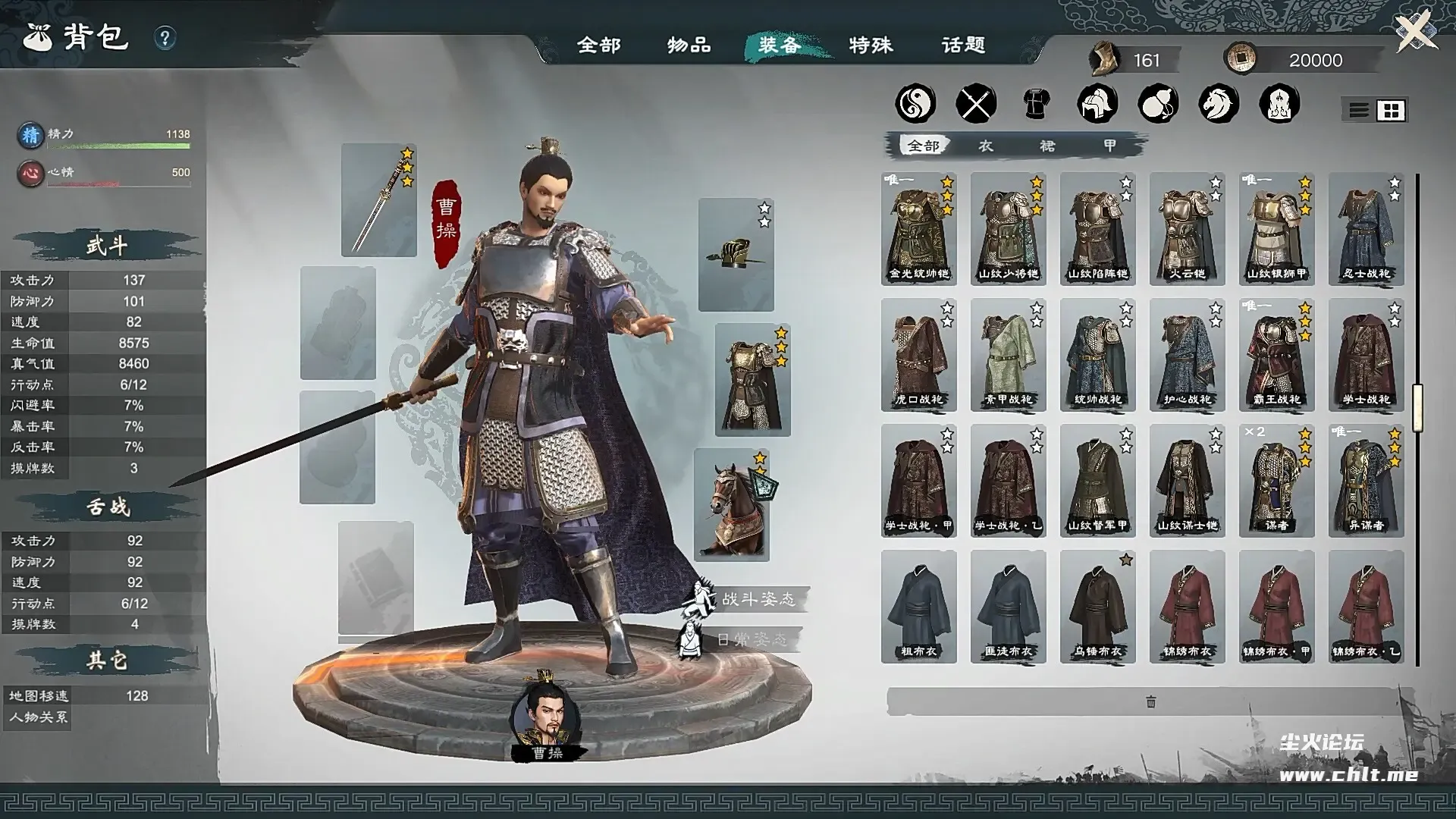1456x819 pixels.
Task: Filter armor by 甲 sub-tab
Action: click(1109, 146)
